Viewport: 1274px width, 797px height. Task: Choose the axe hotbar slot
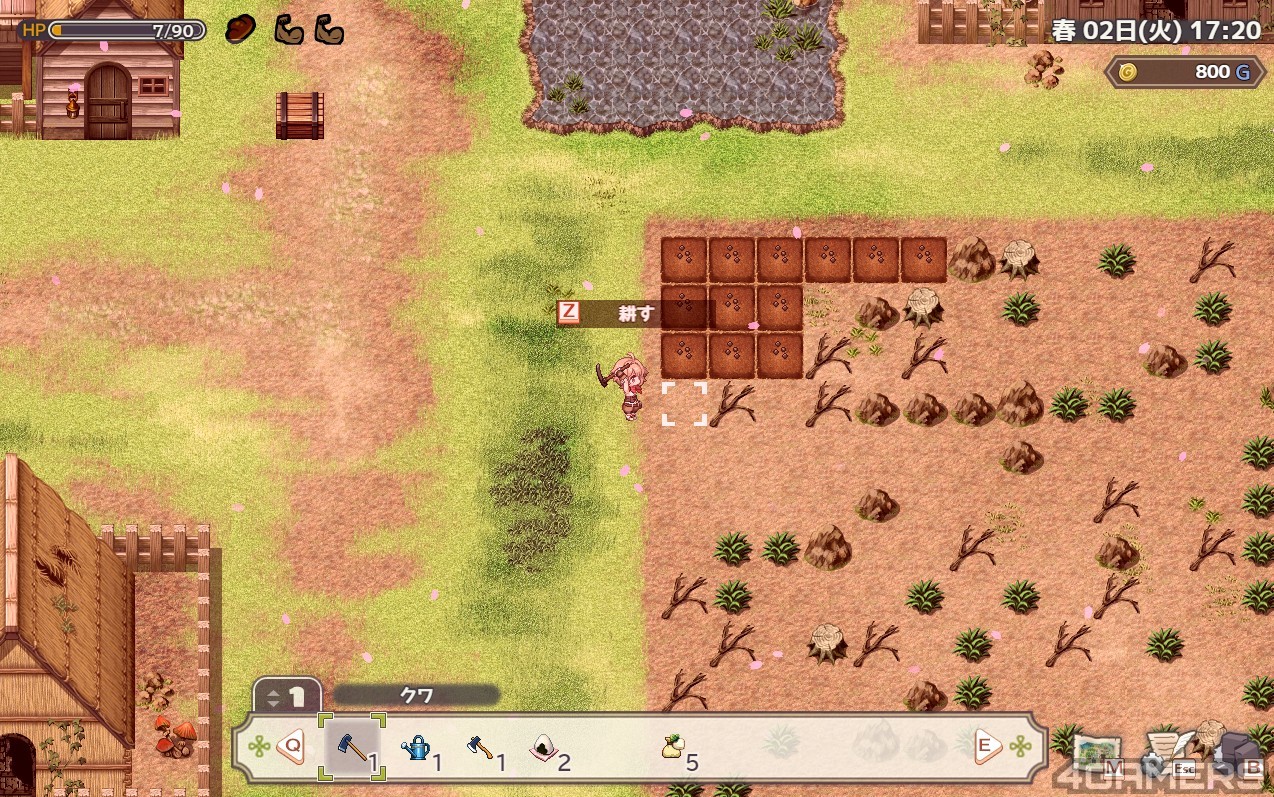coord(480,747)
